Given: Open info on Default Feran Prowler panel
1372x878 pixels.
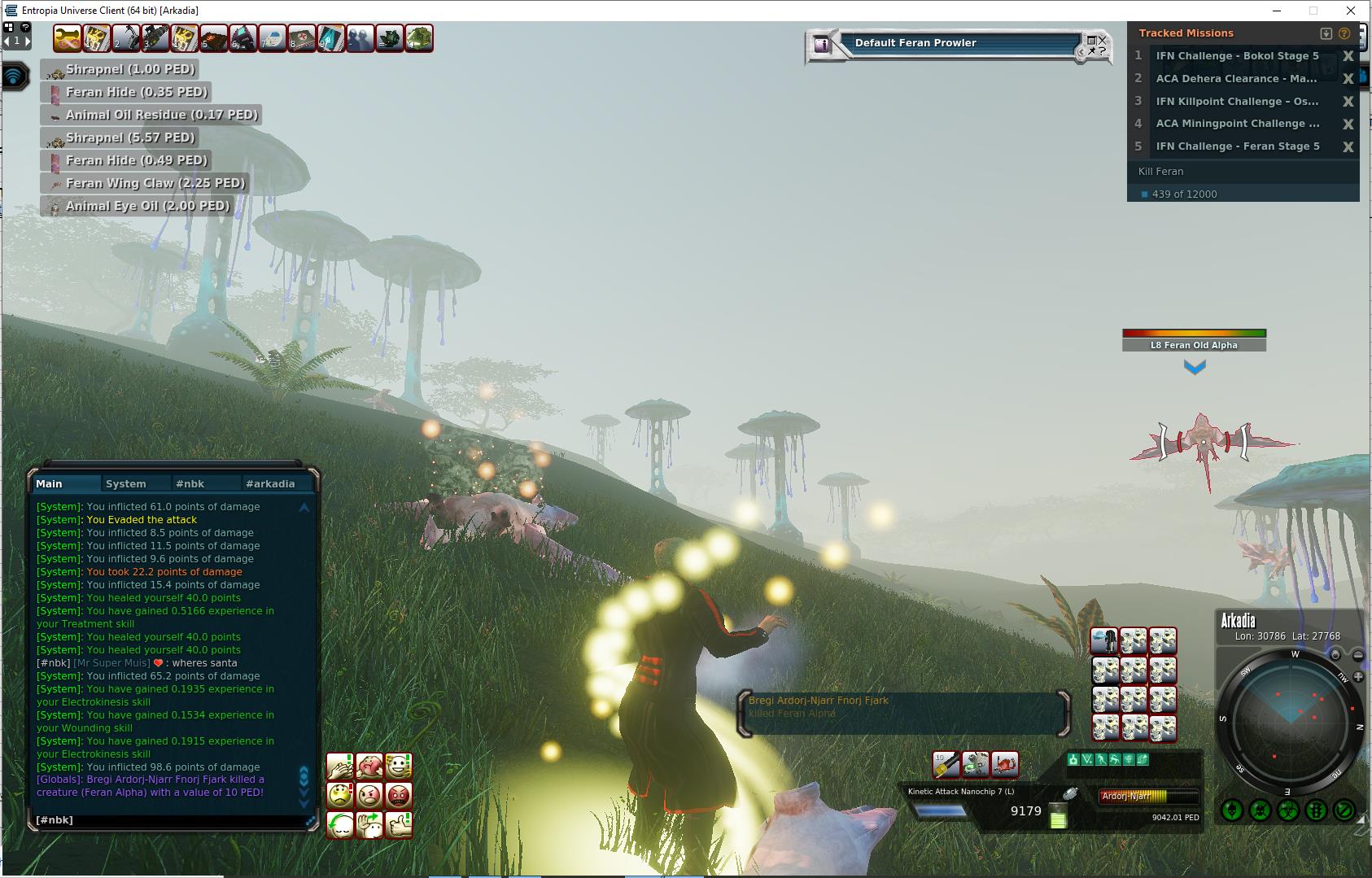Looking at the screenshot, I should point(822,45).
